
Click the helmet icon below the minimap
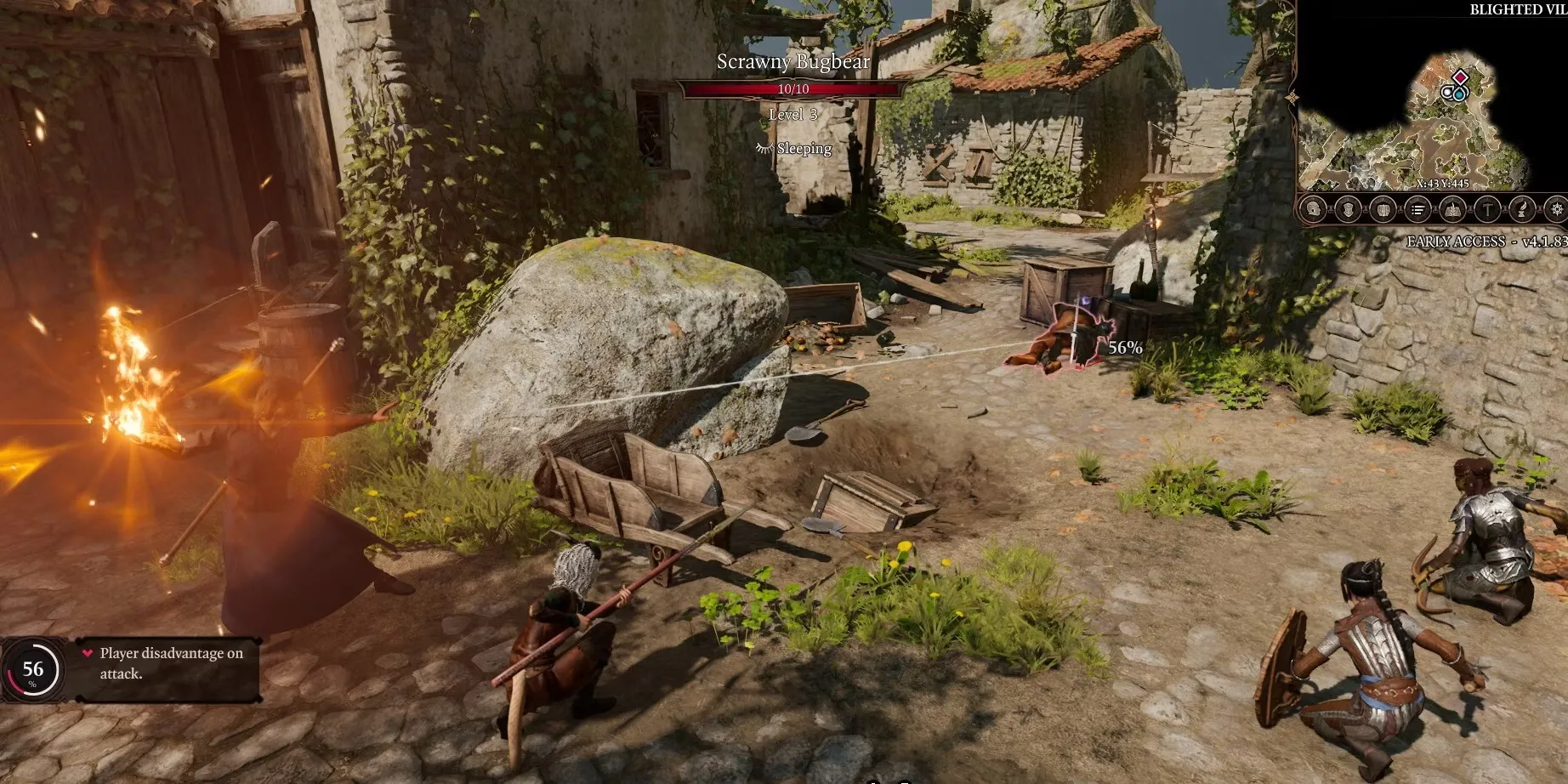[x=1314, y=209]
